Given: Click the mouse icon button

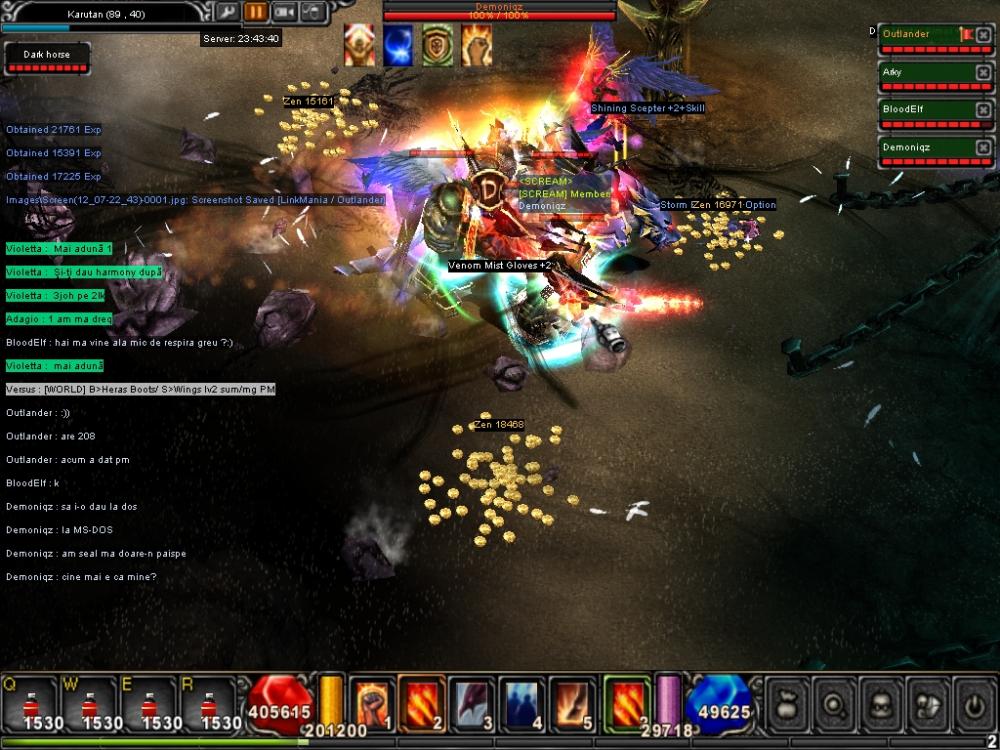Looking at the screenshot, I should [x=313, y=12].
